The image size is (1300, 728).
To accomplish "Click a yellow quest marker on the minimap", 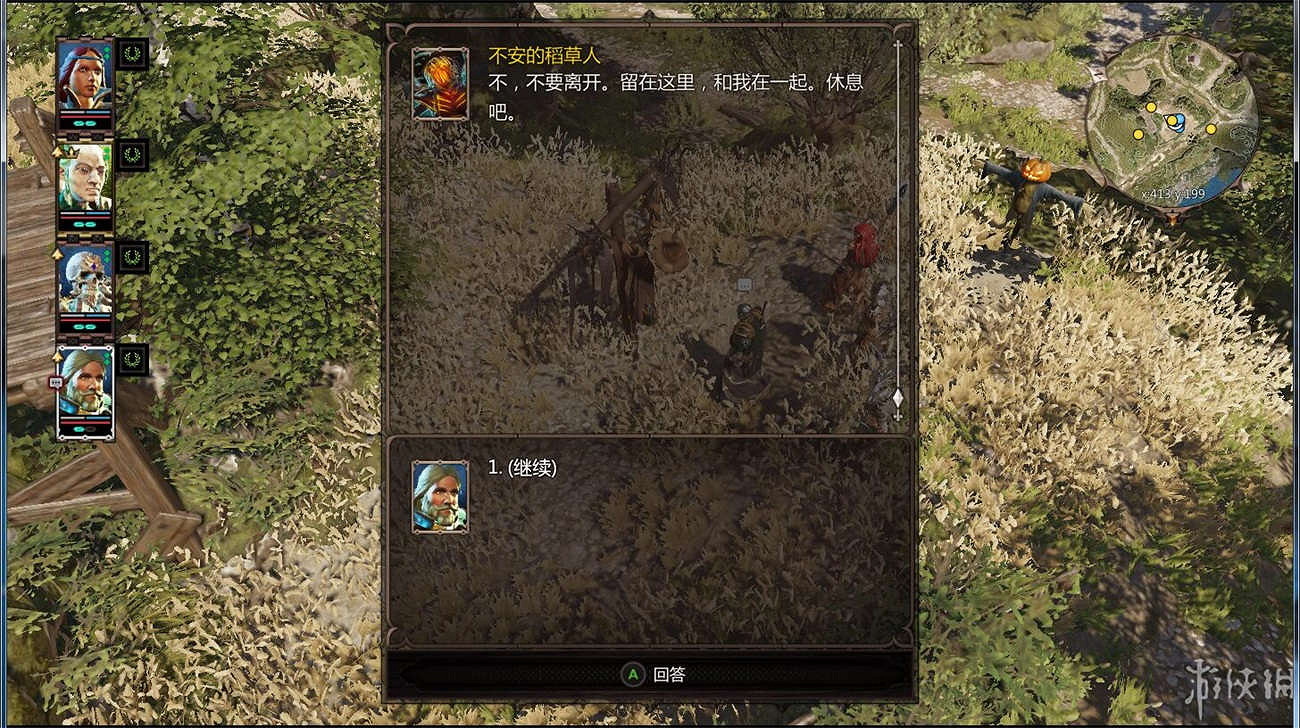I will 1151,108.
